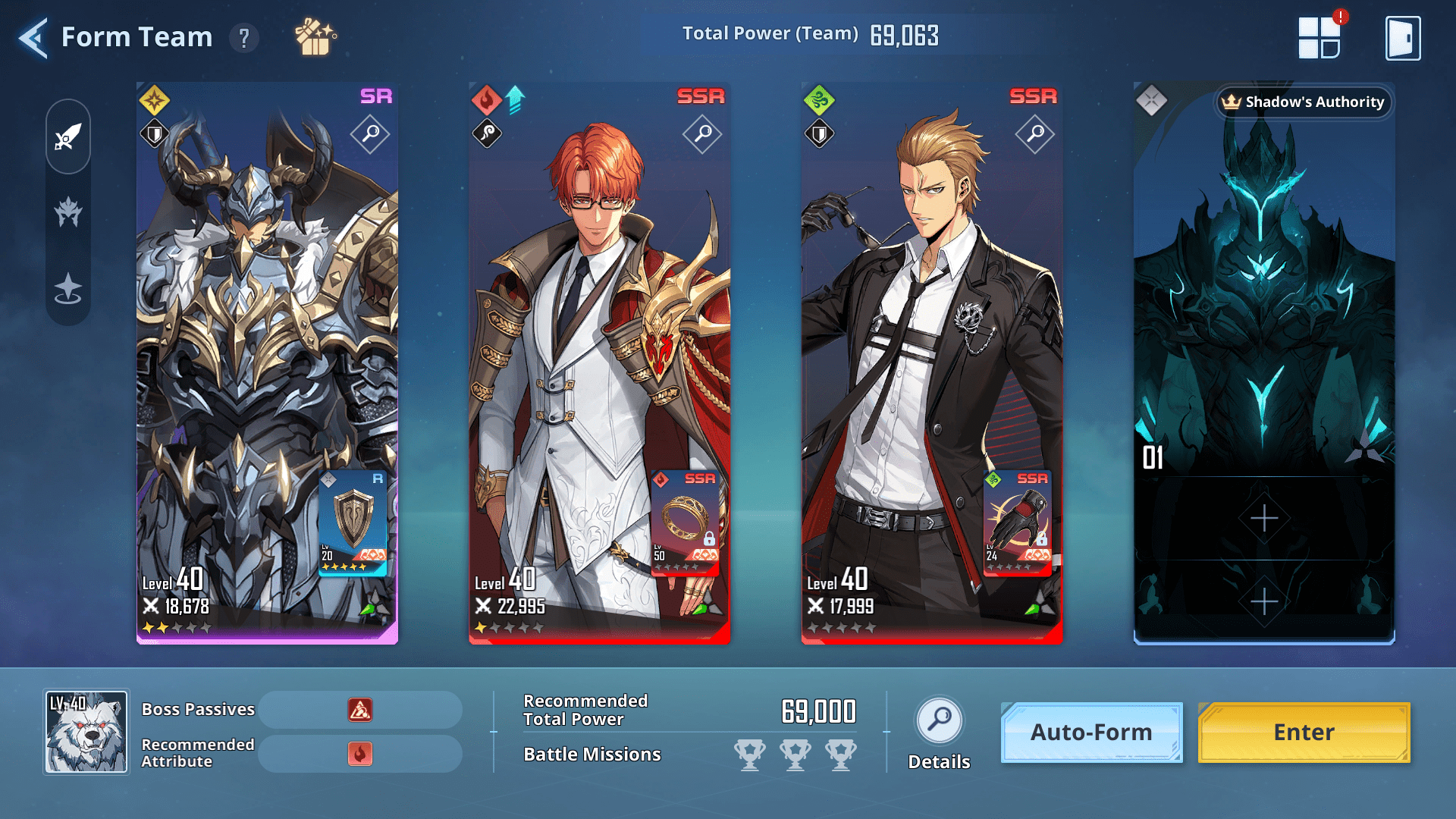This screenshot has height=819, width=1456.
Task: Open the gift box rewards icon
Action: click(x=315, y=37)
